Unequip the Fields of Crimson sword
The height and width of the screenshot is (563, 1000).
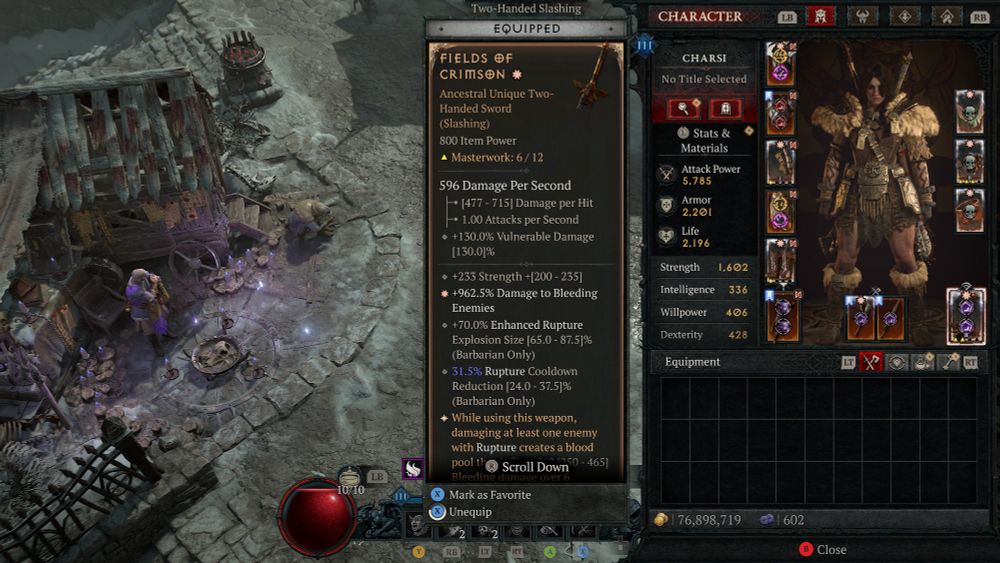pyautogui.click(x=469, y=512)
